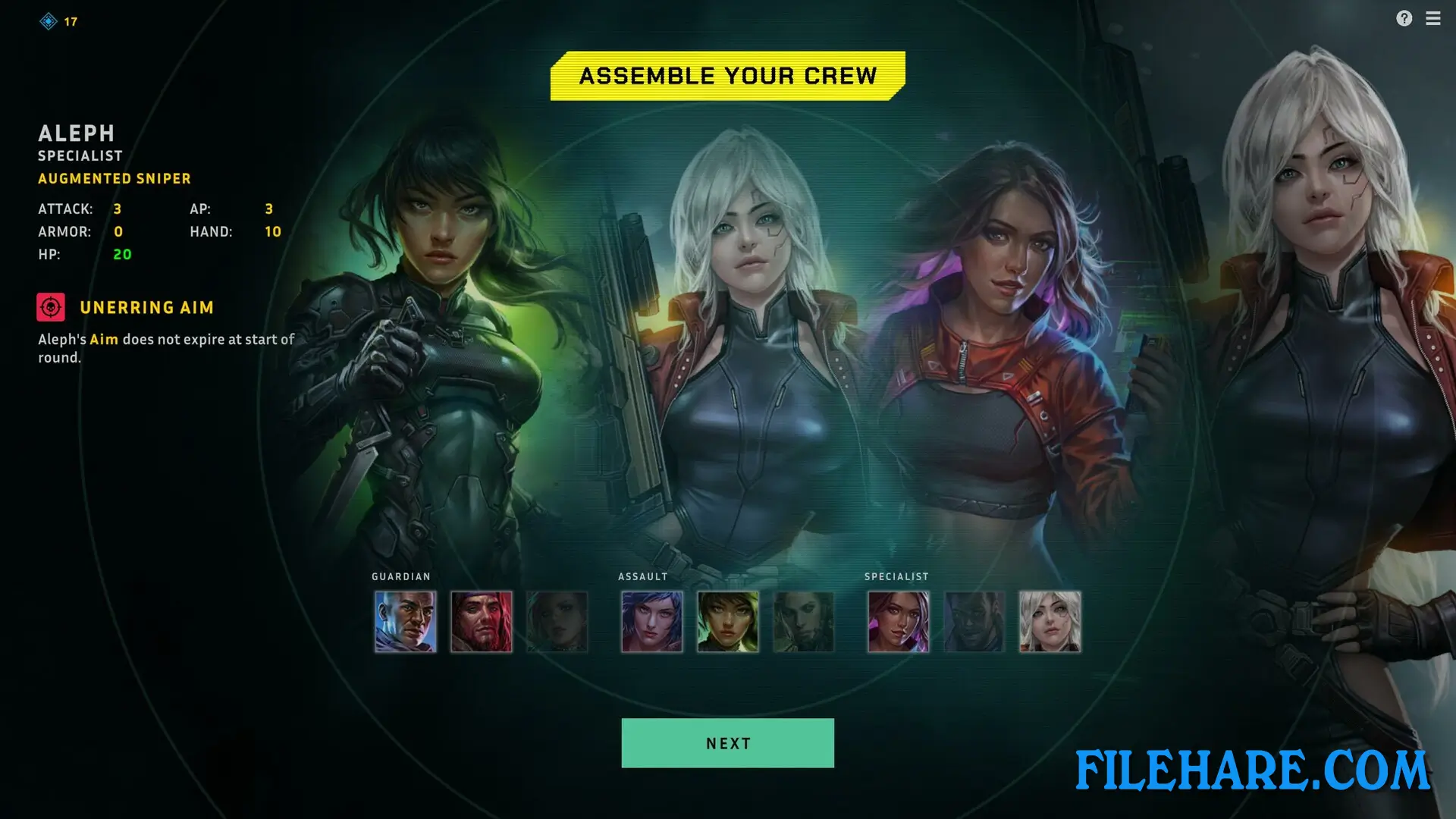Open the help question mark icon
This screenshot has height=819, width=1456.
pyautogui.click(x=1404, y=18)
